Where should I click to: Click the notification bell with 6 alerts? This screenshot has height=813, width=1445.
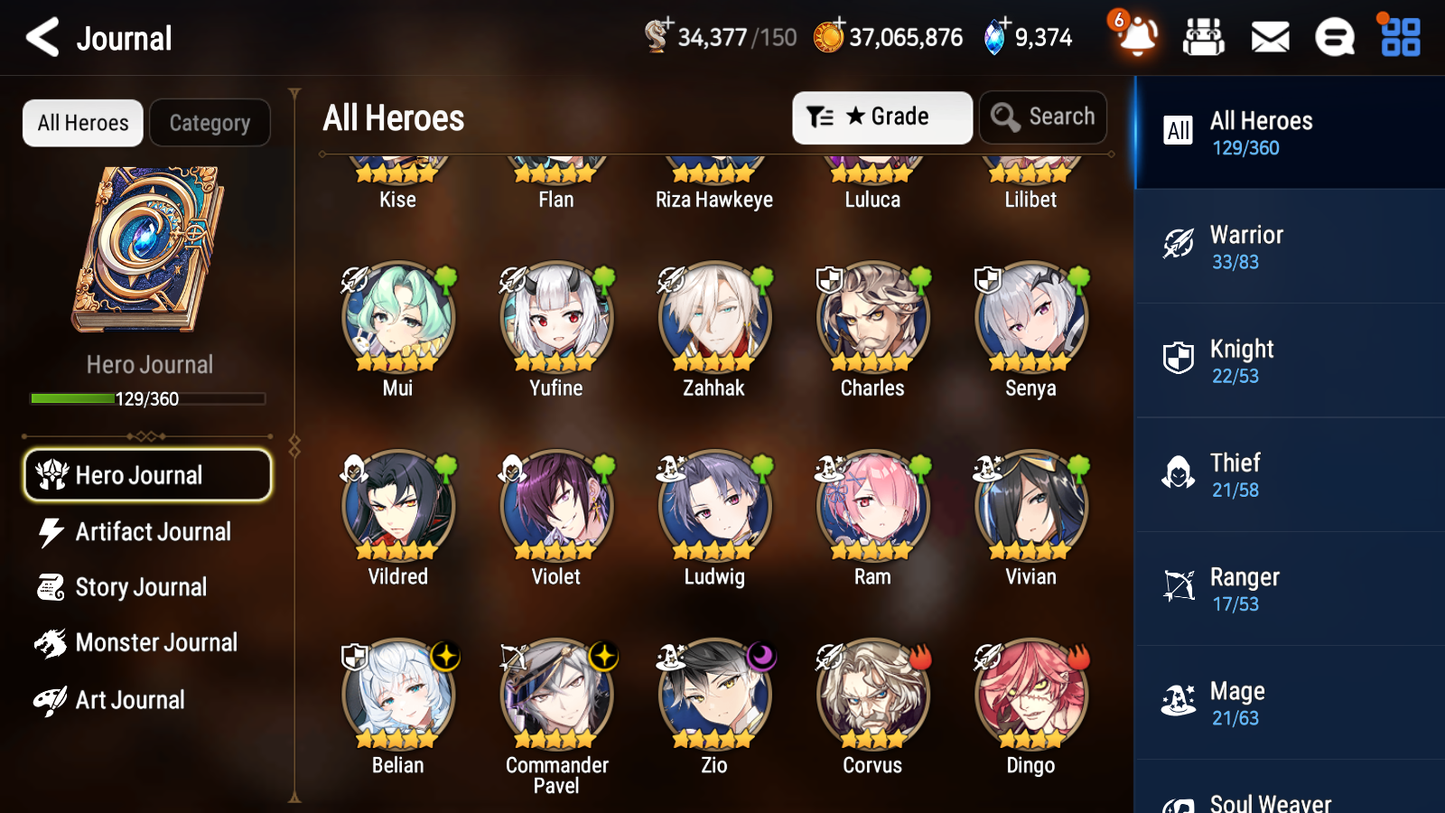tap(1135, 36)
